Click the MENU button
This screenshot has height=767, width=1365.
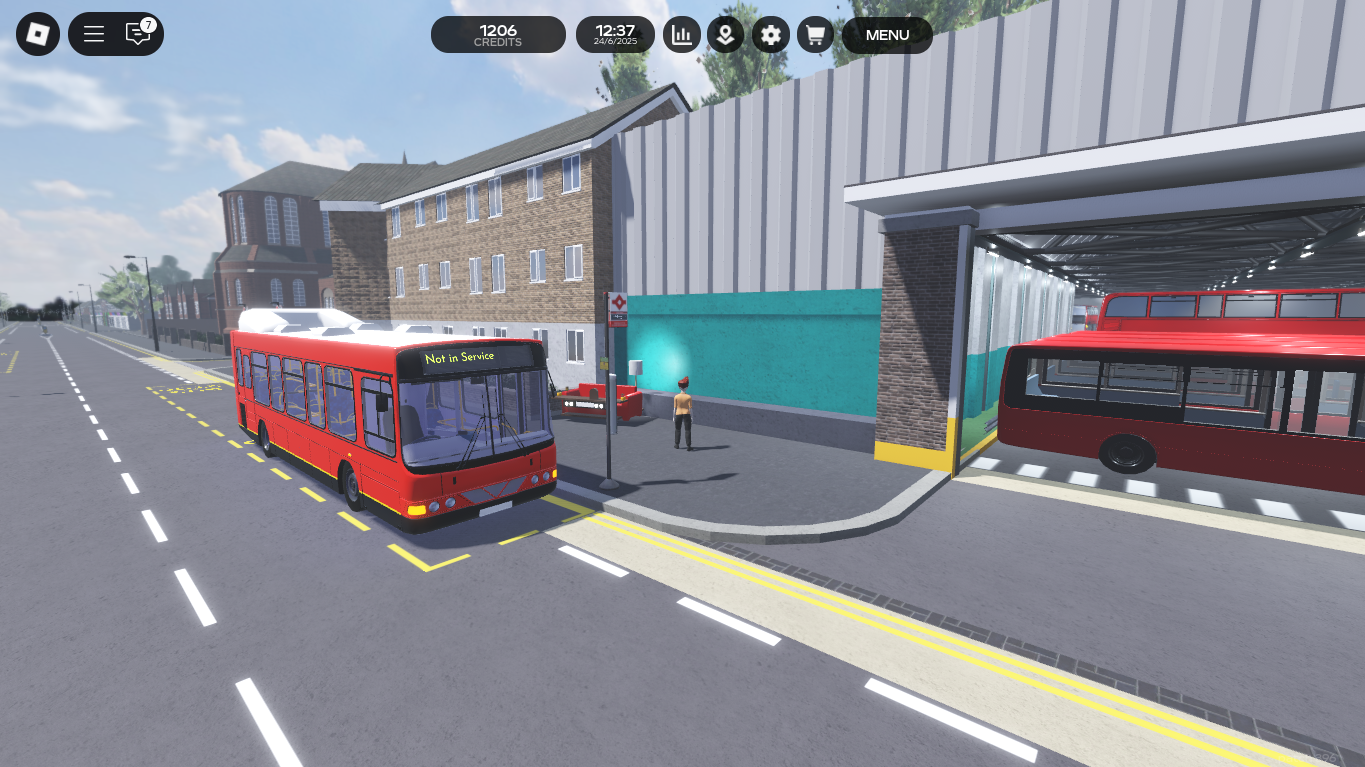[887, 35]
